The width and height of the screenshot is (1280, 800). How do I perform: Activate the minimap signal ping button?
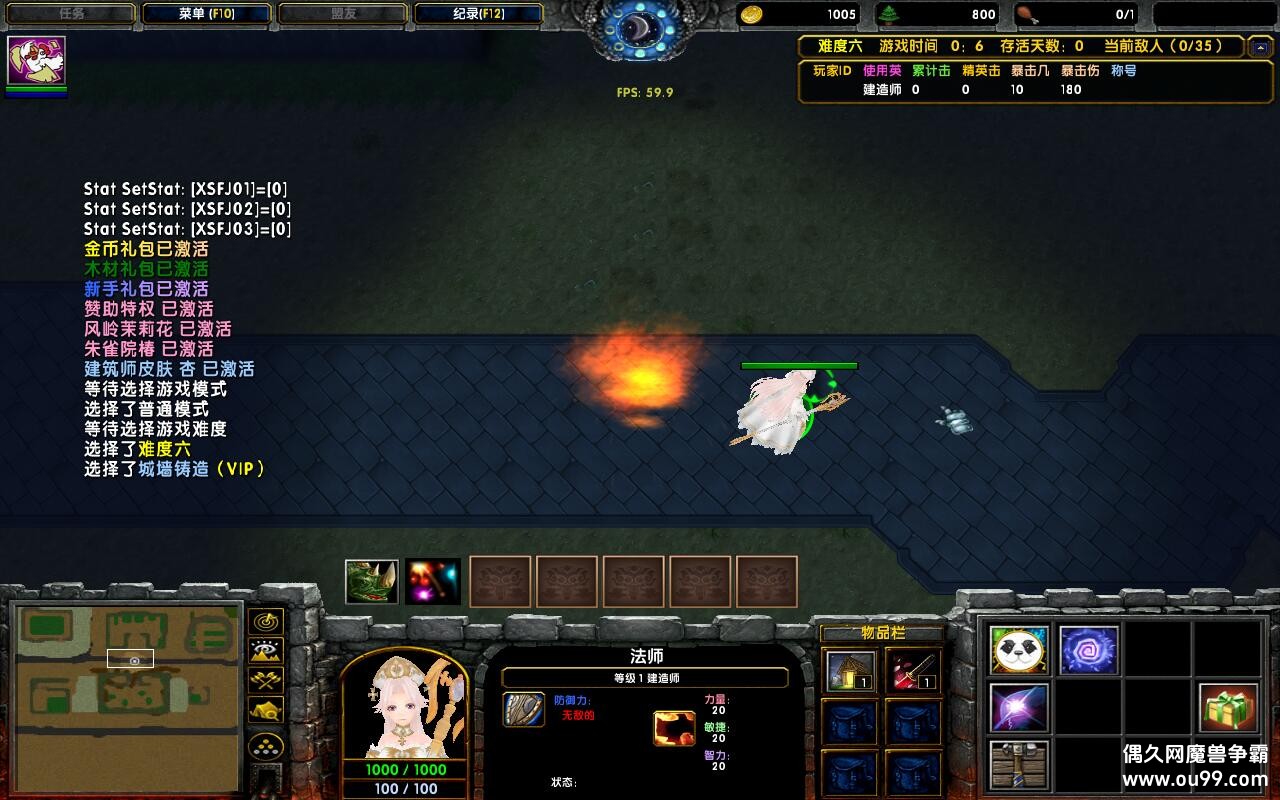click(x=266, y=622)
